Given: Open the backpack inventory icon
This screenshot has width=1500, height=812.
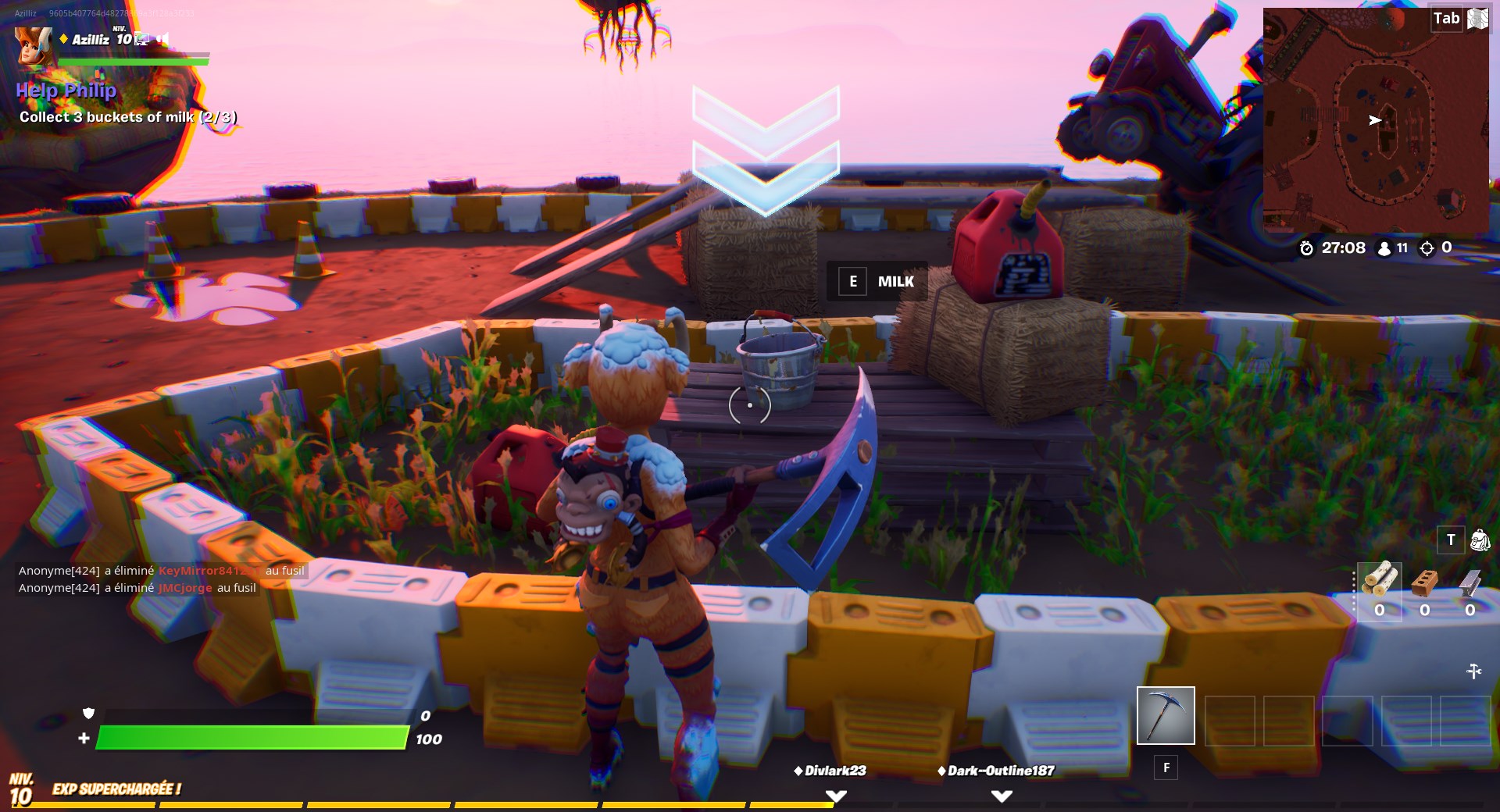Looking at the screenshot, I should click(x=1478, y=540).
